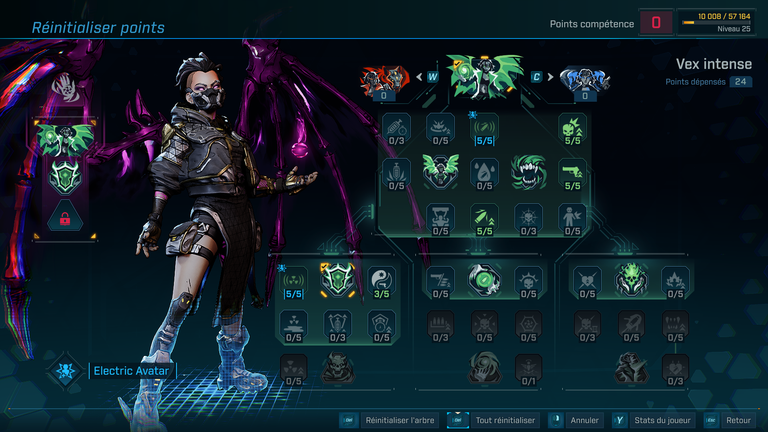Switch to the red skill tree on the left

click(385, 78)
